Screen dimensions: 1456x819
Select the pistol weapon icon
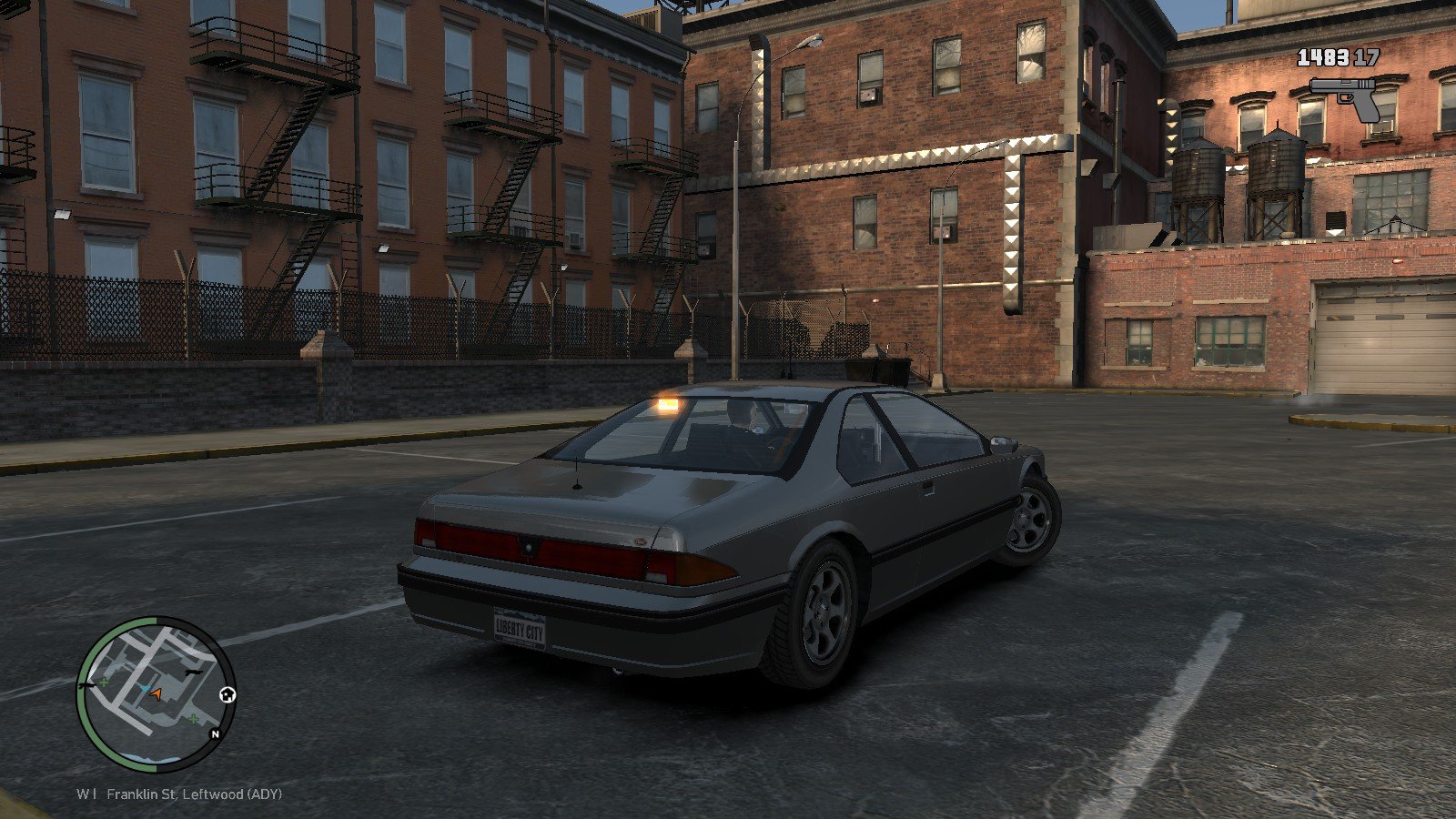pos(1345,98)
